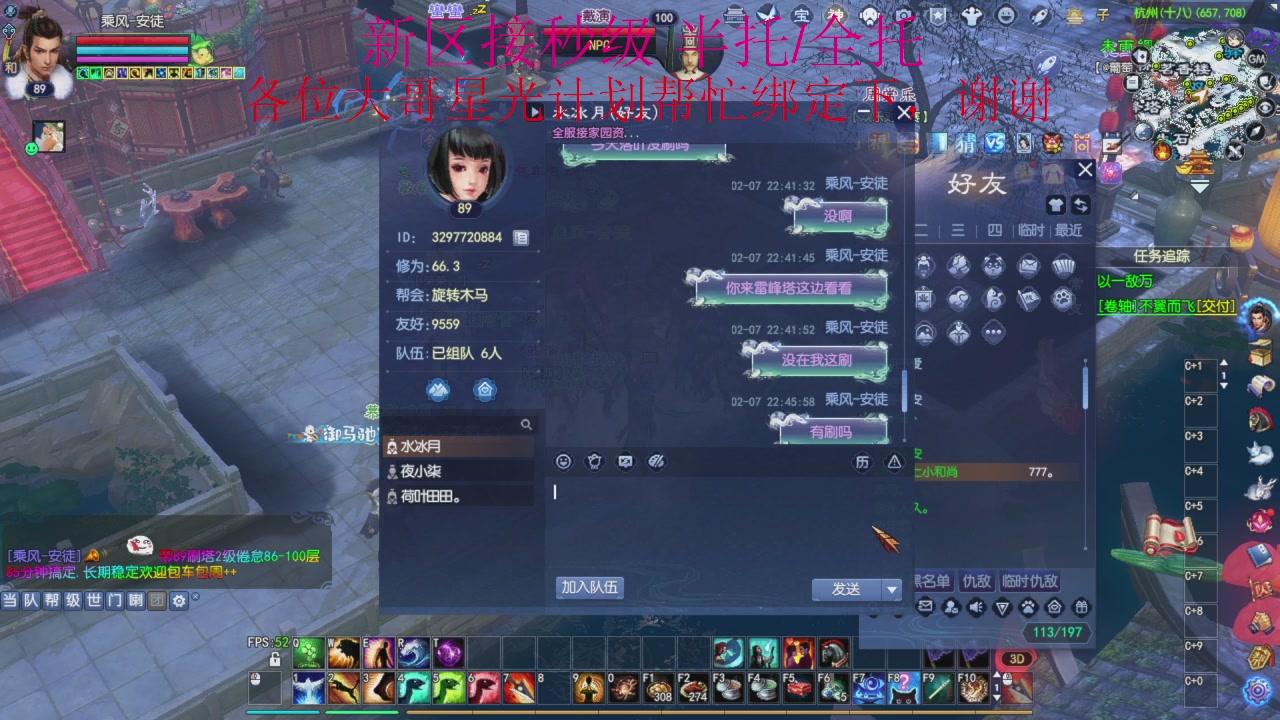Image resolution: width=1280 pixels, height=720 pixels.
Task: Open chat history with the 历 icon
Action: click(x=864, y=461)
